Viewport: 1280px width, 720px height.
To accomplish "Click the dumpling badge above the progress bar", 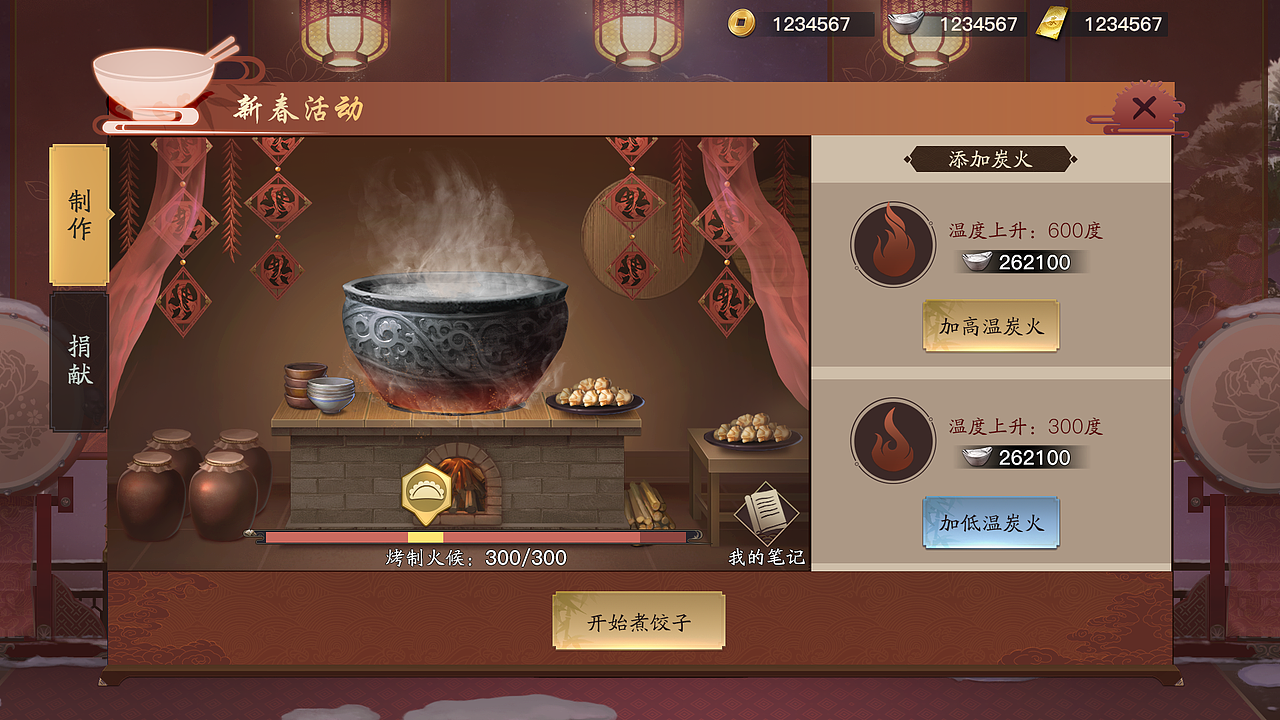I will [424, 489].
